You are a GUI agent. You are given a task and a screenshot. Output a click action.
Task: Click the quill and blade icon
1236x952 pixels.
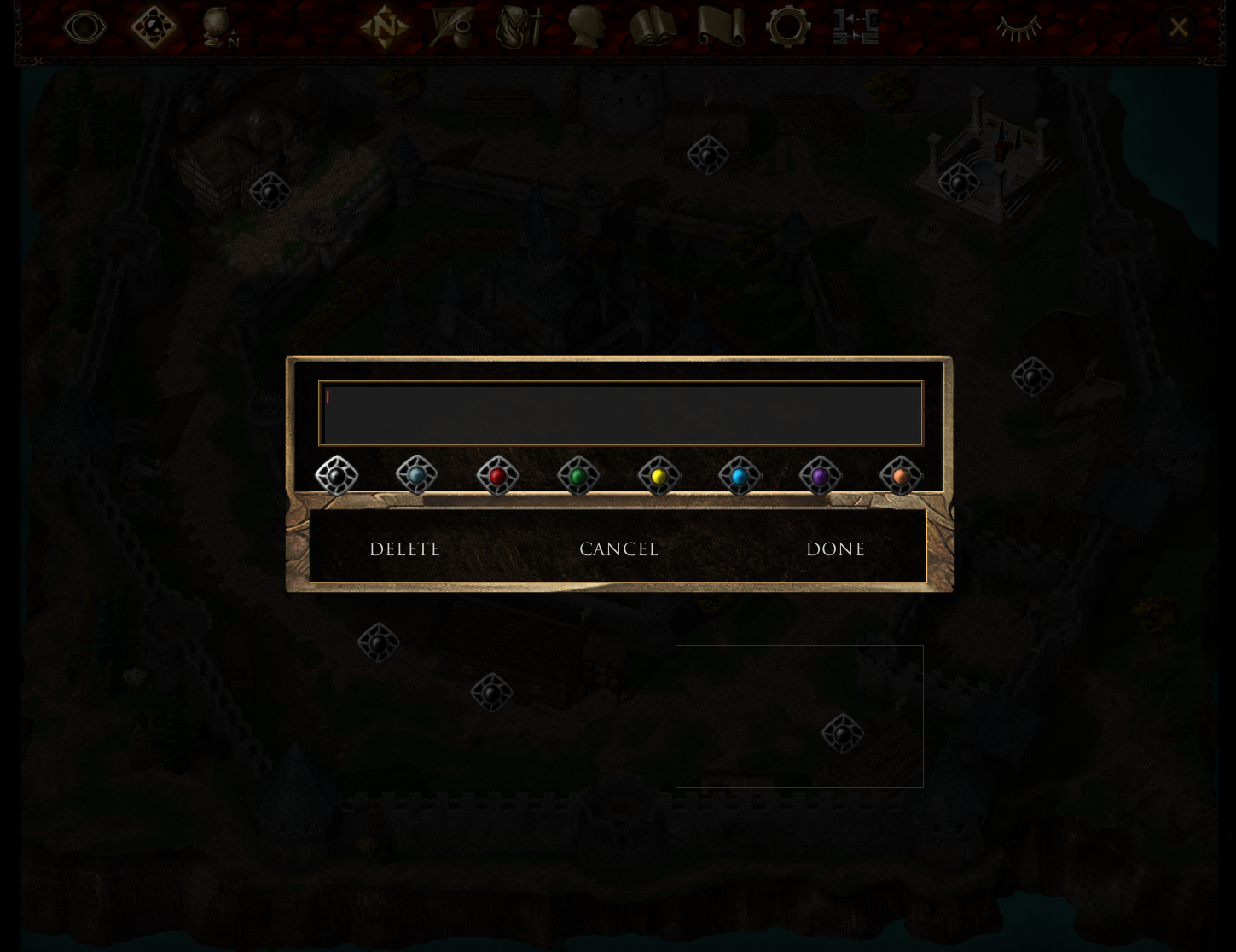coord(453,26)
